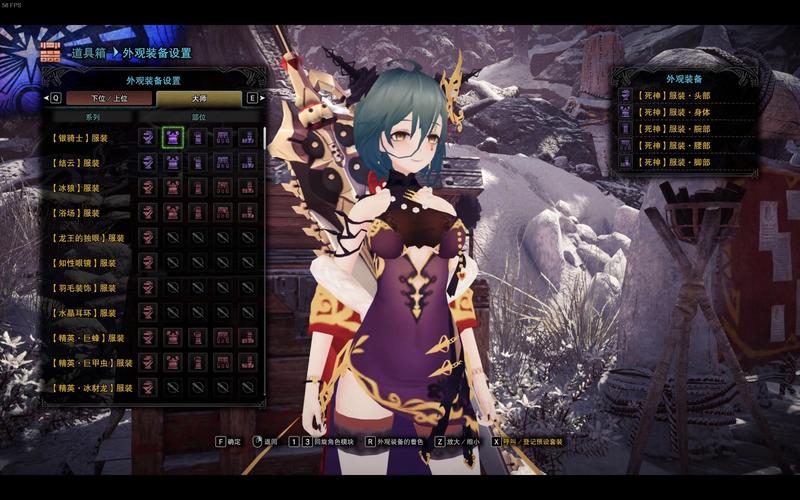This screenshot has width=800, height=500.
Task: Choose the 浴场 outfit series row
Action: [78, 212]
